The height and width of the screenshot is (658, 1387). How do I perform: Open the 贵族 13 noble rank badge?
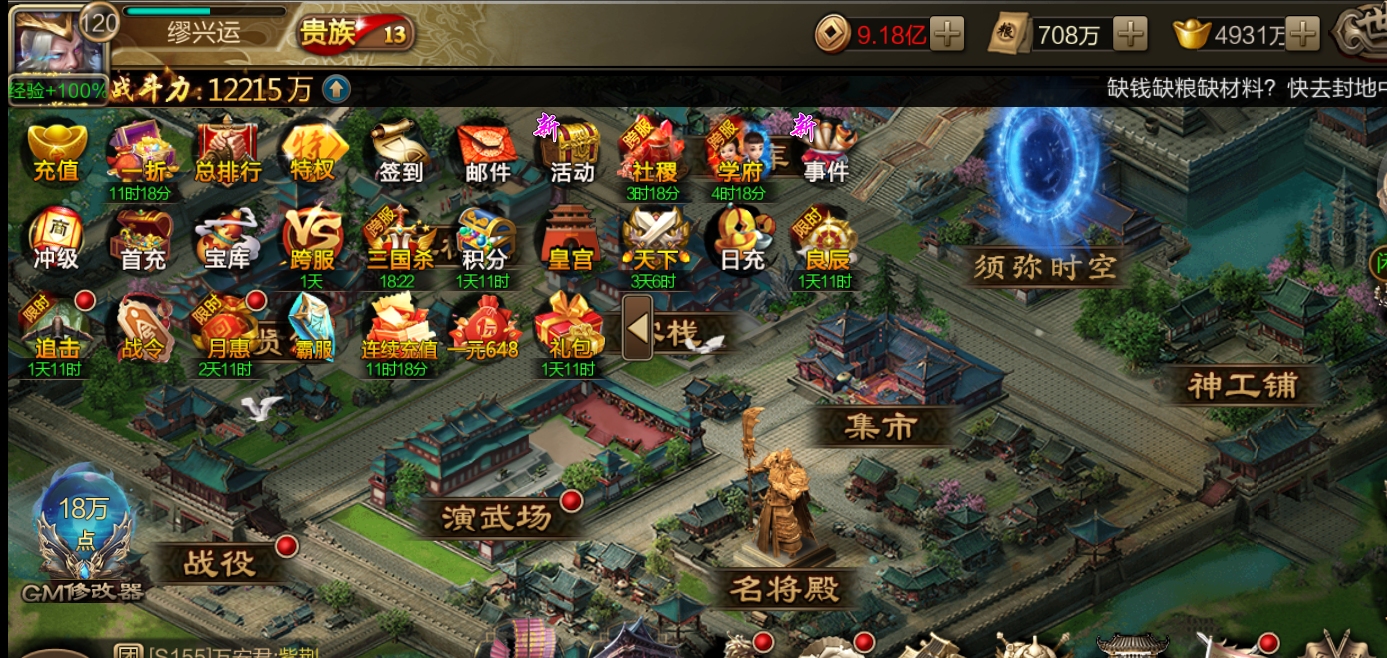357,34
